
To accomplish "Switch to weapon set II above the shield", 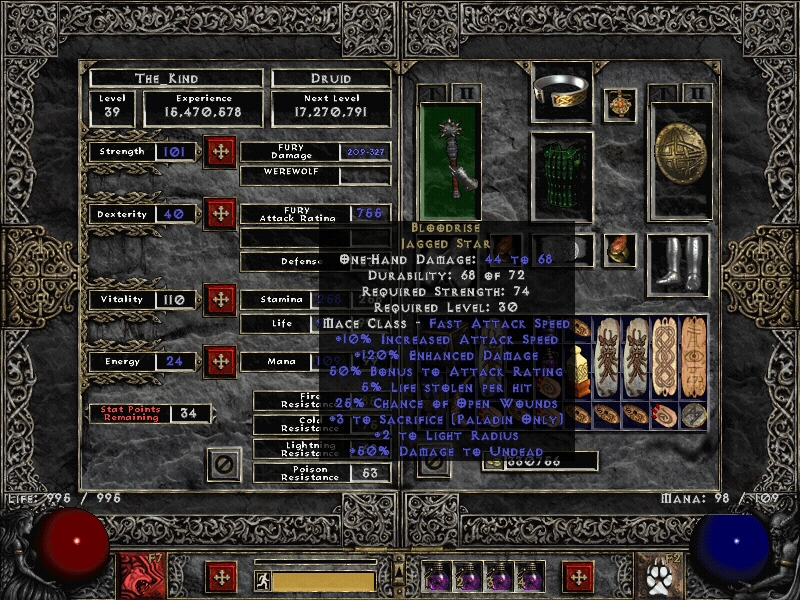I will coord(697,94).
